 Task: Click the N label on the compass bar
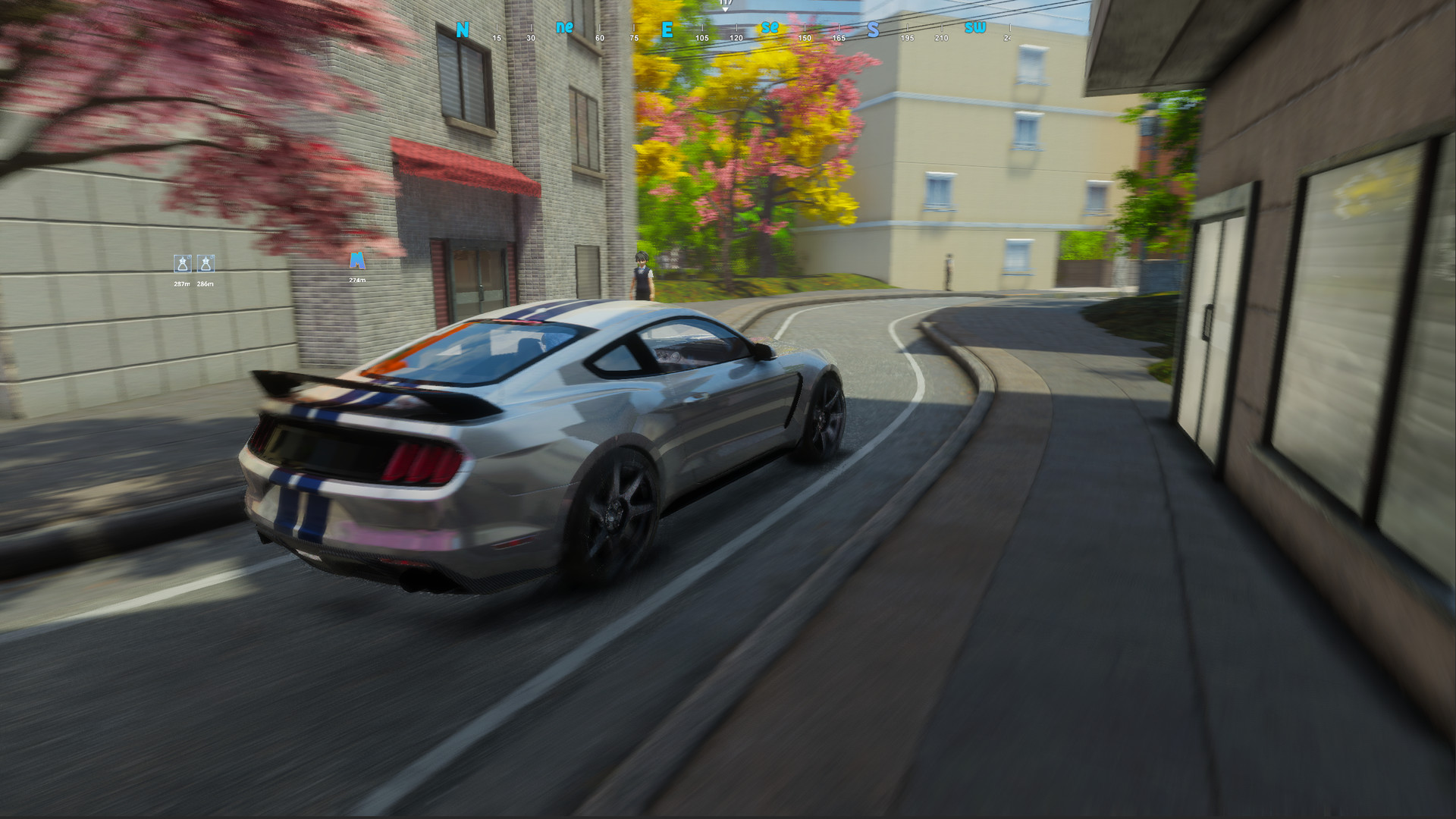461,30
